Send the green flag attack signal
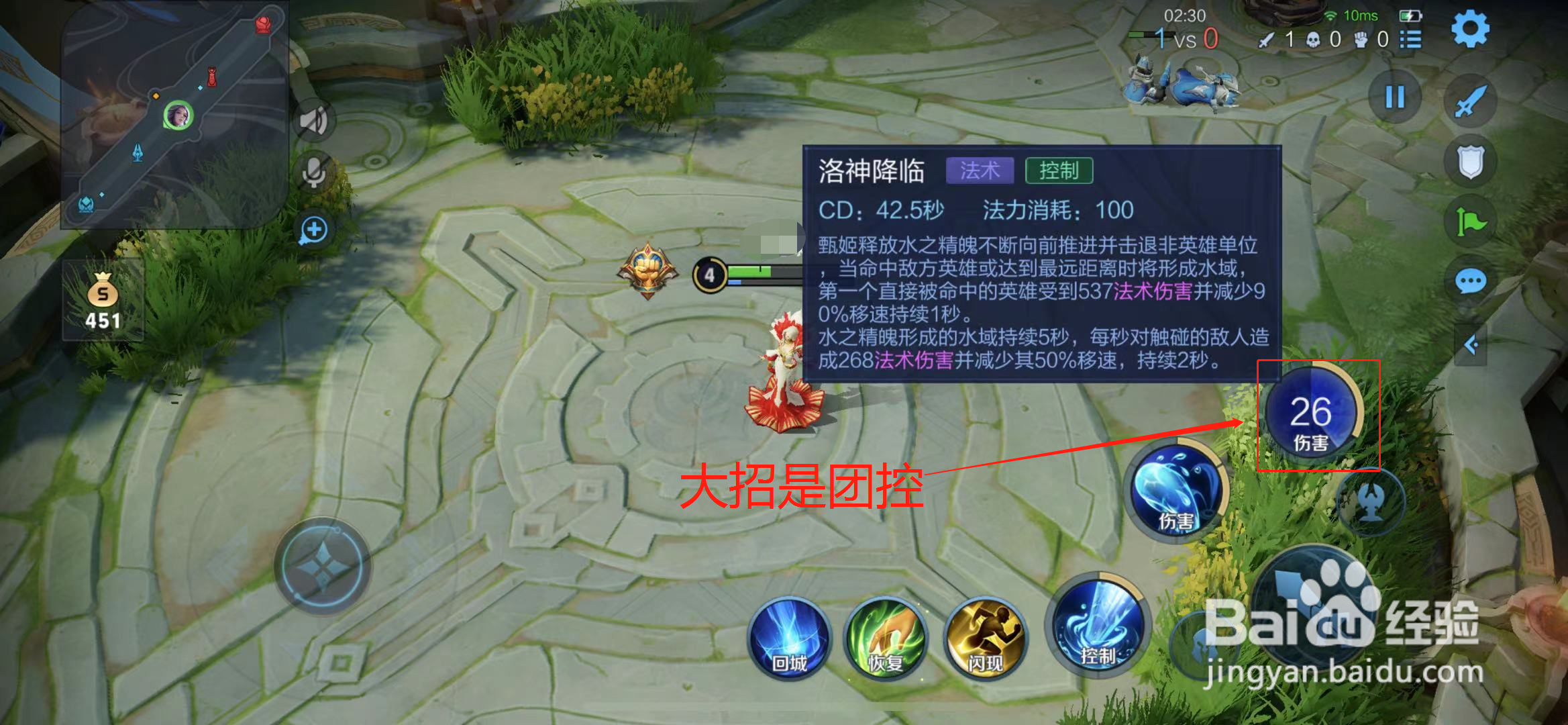The image size is (1568, 725). pos(1471,219)
